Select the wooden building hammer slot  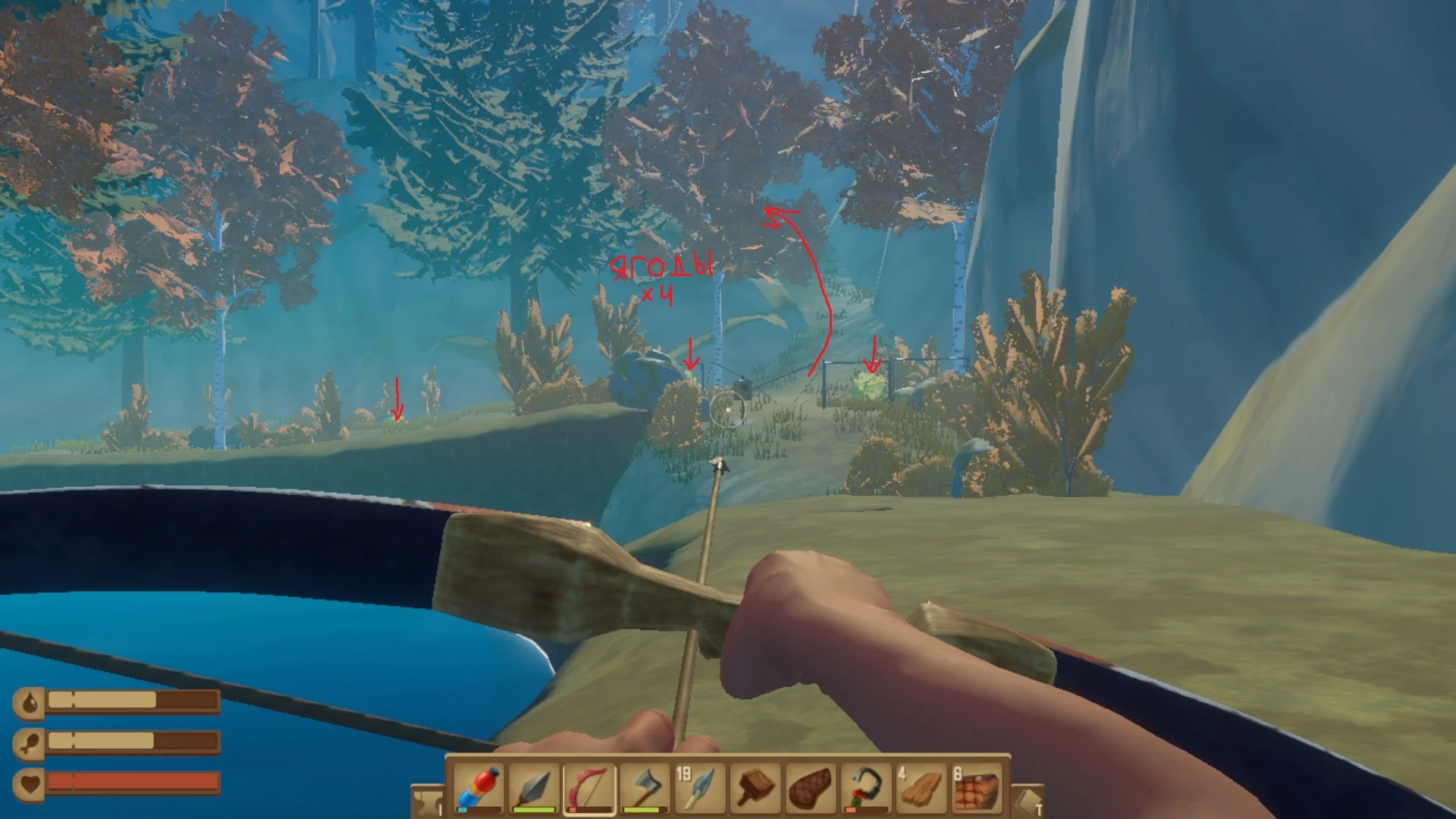pos(755,788)
